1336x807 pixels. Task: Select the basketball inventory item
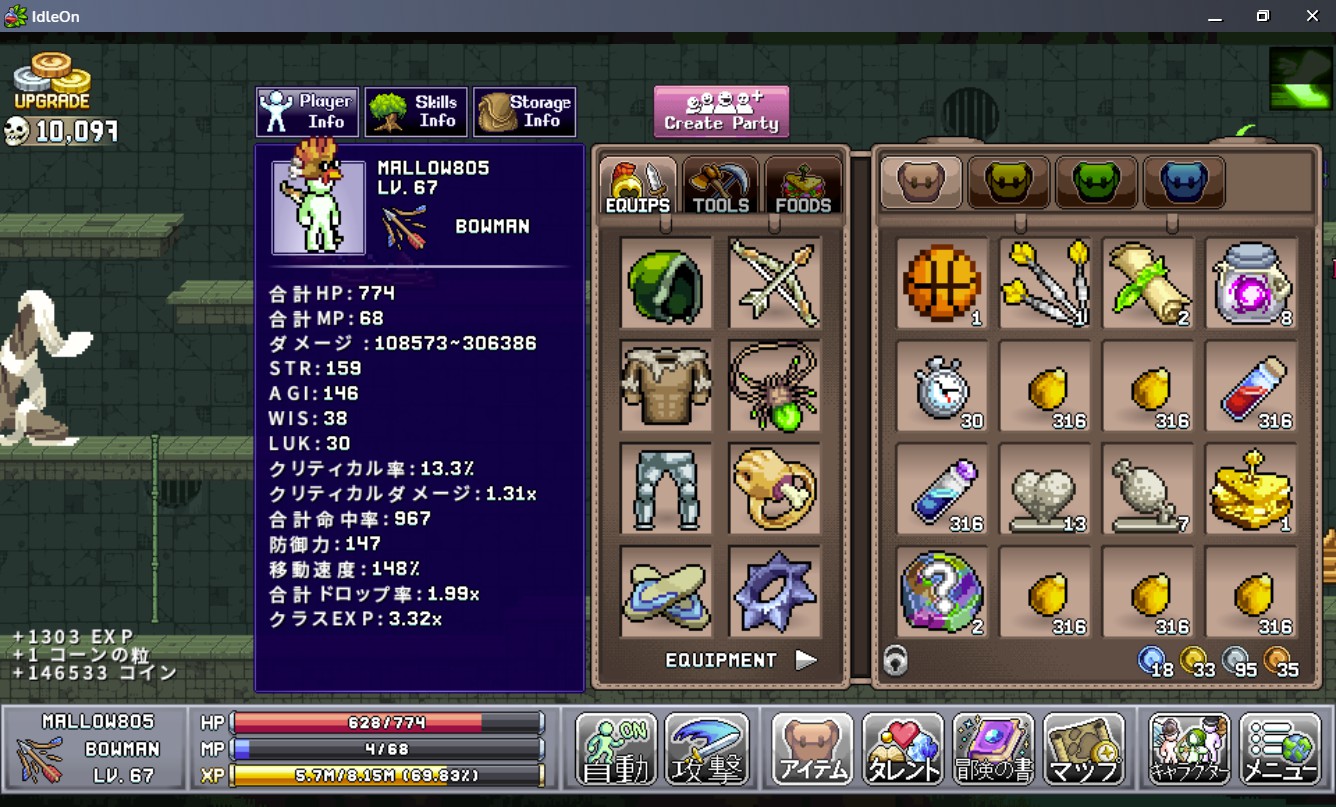tap(941, 283)
